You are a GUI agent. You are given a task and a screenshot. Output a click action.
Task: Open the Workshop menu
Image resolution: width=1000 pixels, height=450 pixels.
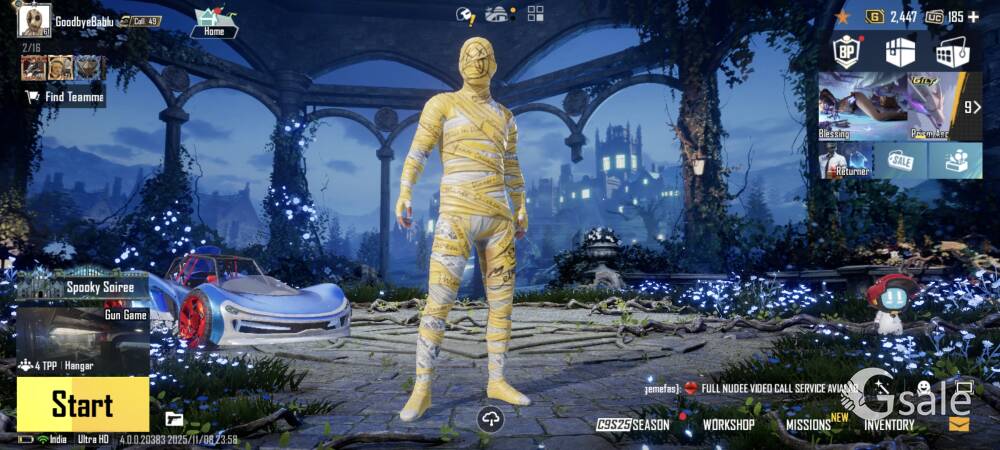(728, 424)
